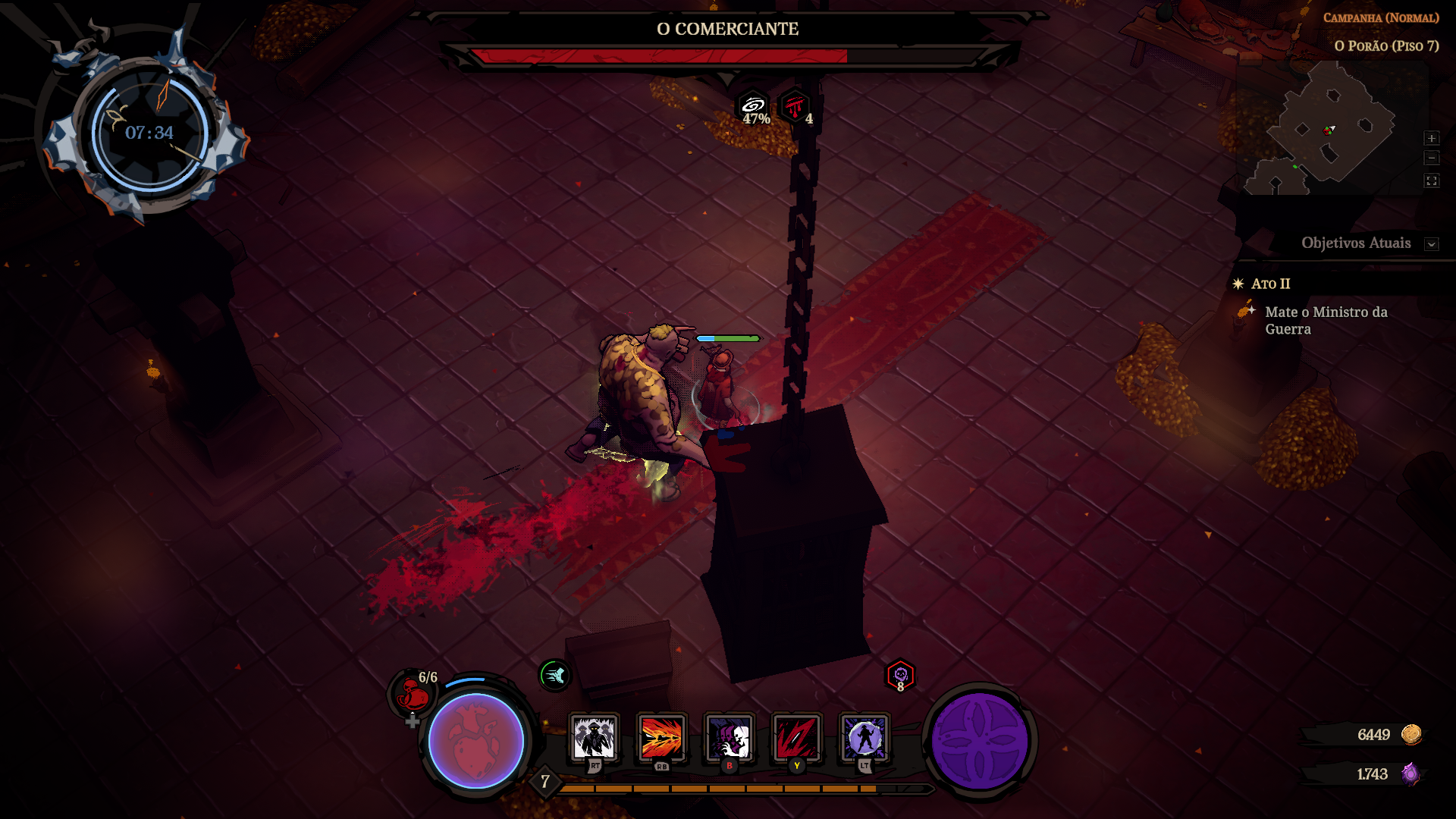Activate the large purple ultimate orb
The width and height of the screenshot is (1456, 819).
click(x=979, y=741)
